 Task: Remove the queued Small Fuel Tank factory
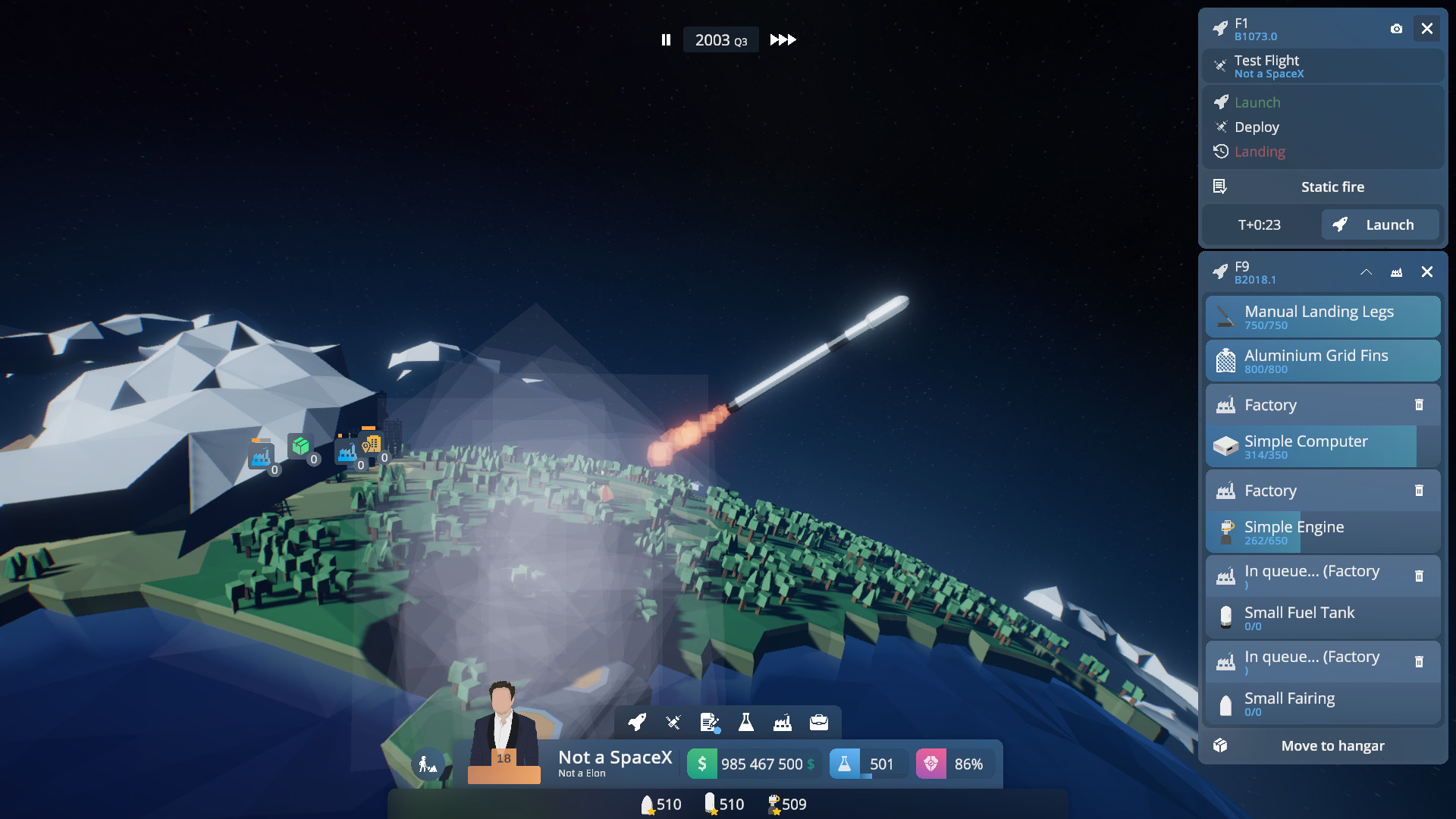tap(1419, 576)
